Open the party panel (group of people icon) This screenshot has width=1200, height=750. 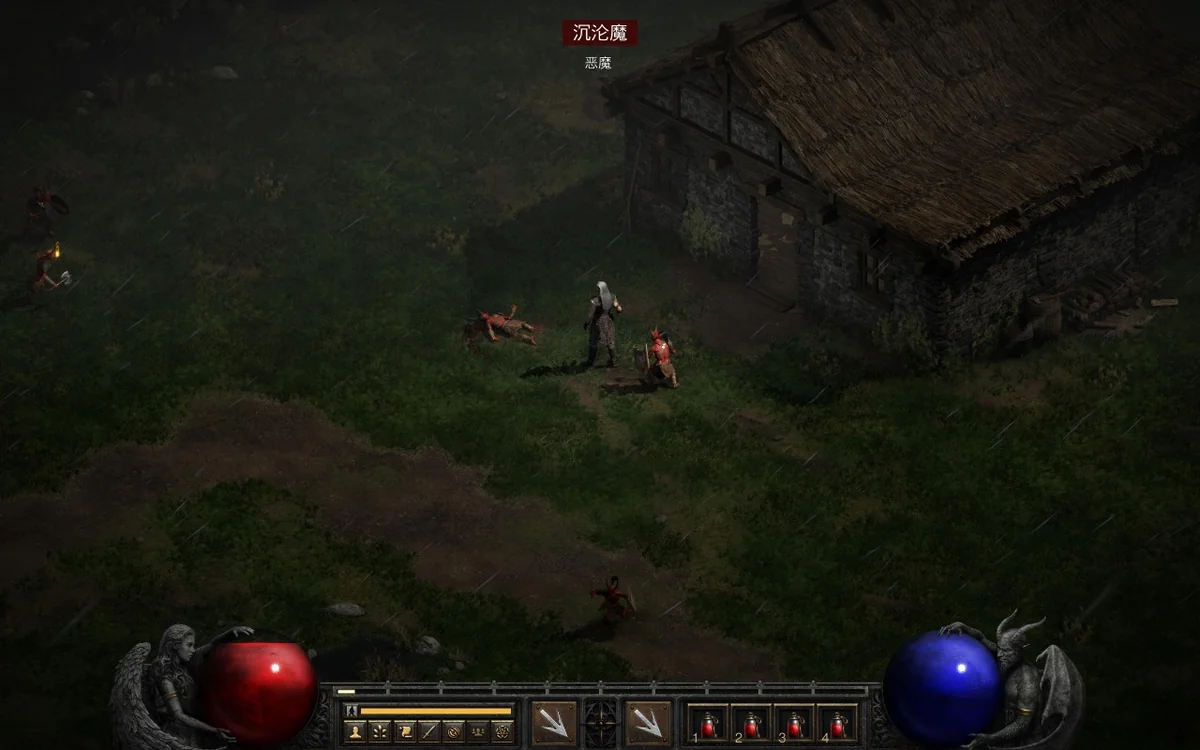coord(478,731)
